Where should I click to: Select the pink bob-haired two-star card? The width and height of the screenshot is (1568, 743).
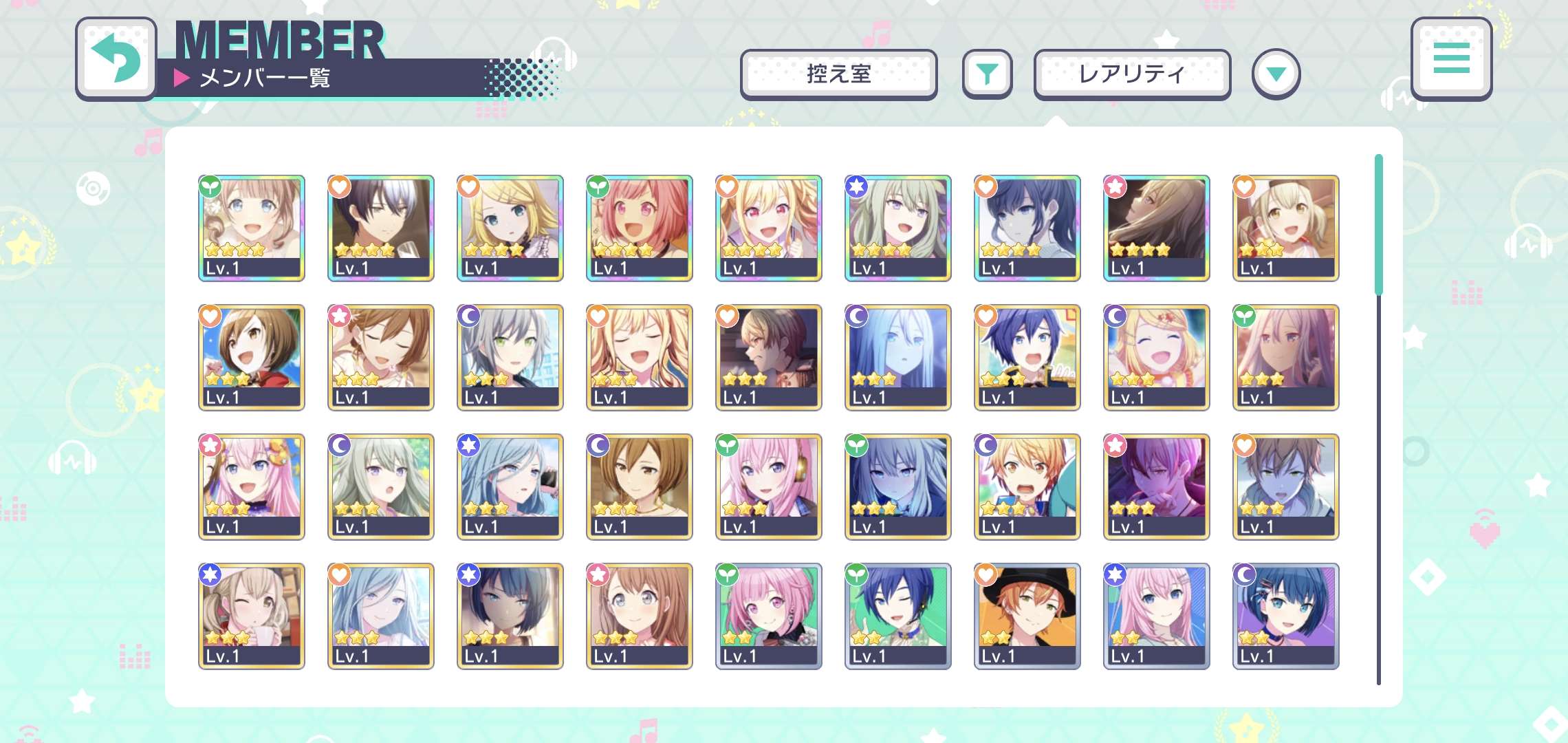tap(768, 616)
